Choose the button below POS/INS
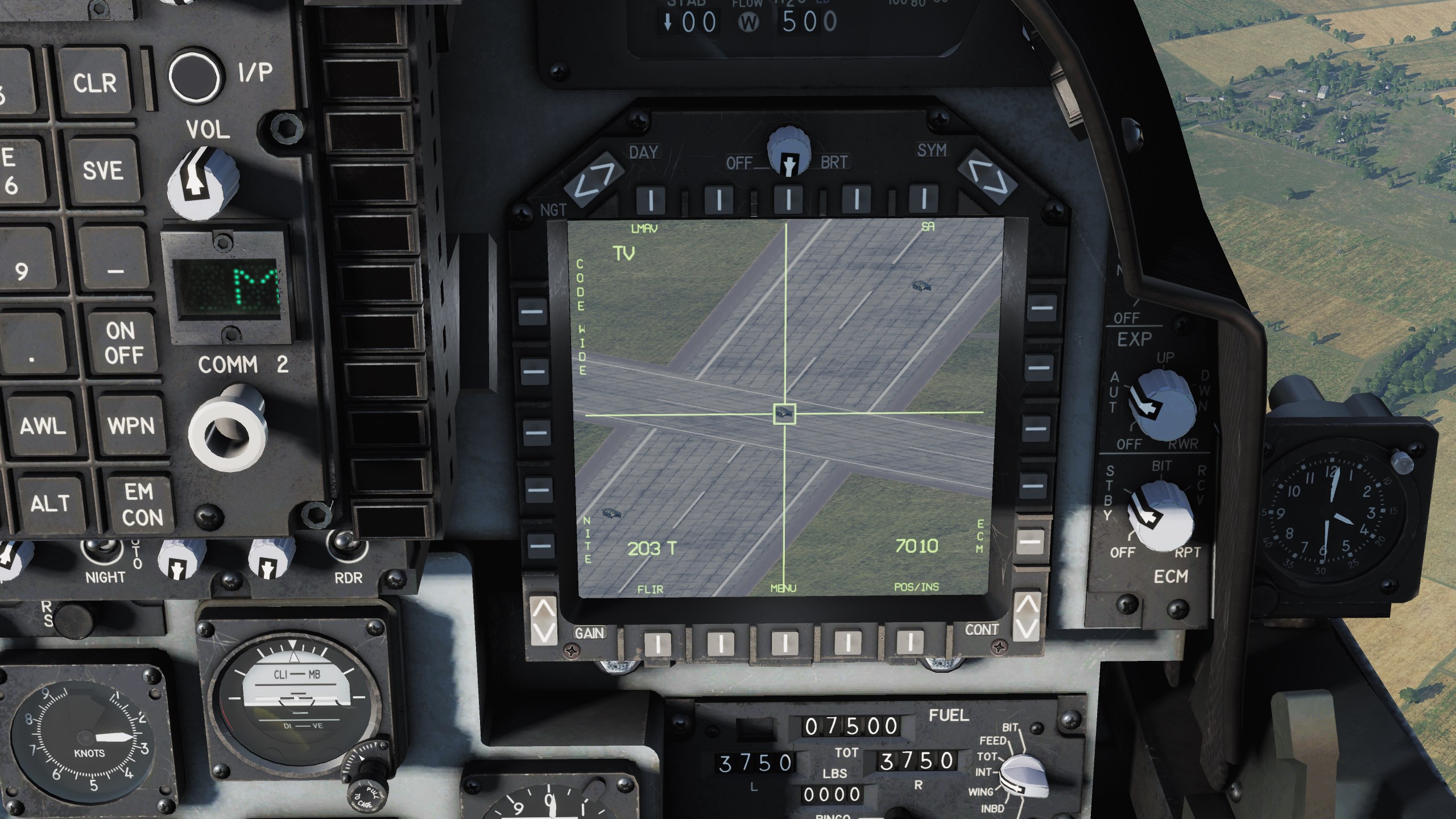 point(909,642)
